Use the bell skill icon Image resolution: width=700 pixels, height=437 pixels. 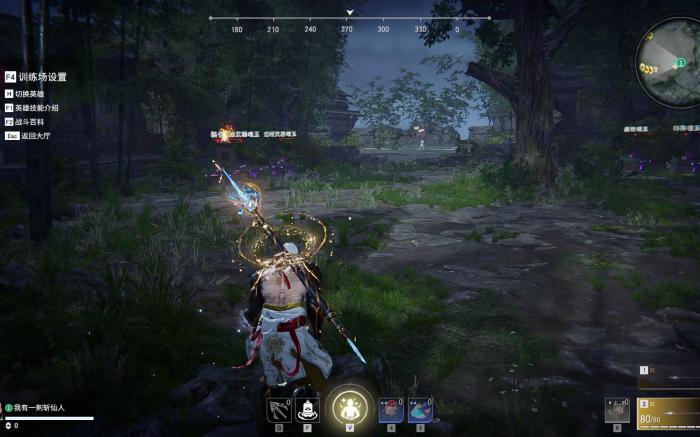pos(308,408)
